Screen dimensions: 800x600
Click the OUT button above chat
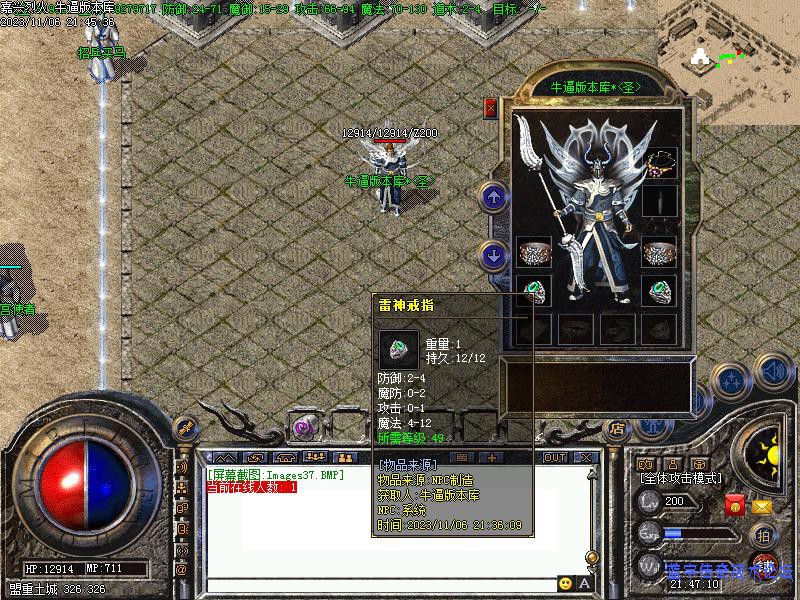pos(555,457)
